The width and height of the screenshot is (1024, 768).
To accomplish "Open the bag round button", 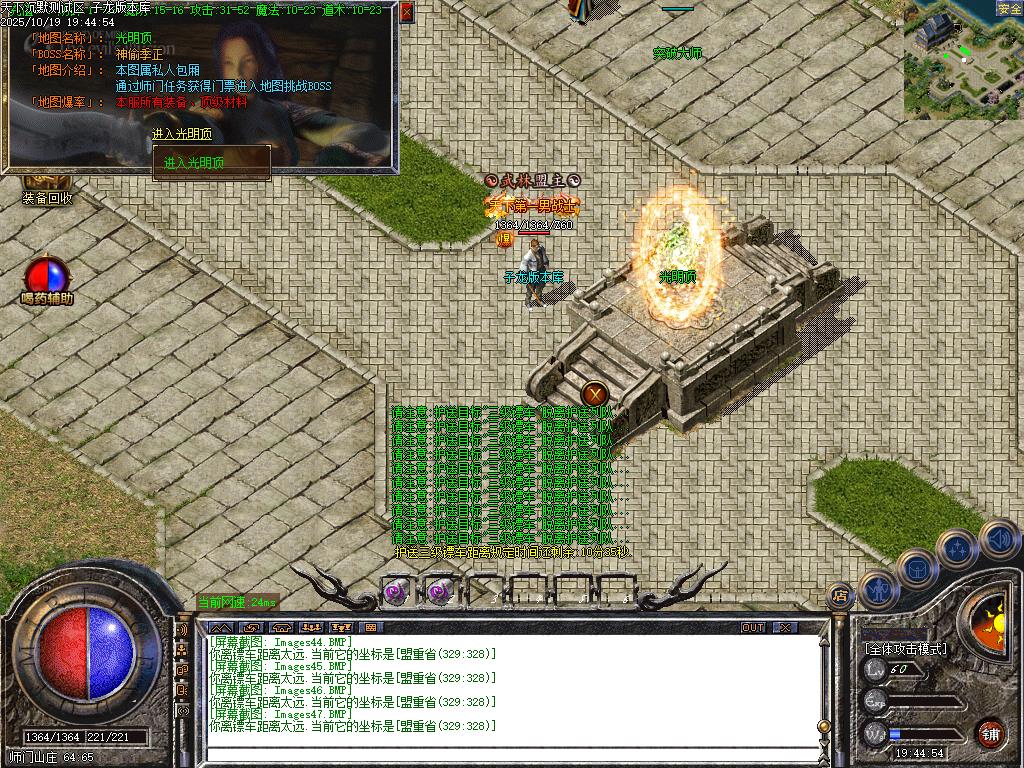I will coord(917,568).
